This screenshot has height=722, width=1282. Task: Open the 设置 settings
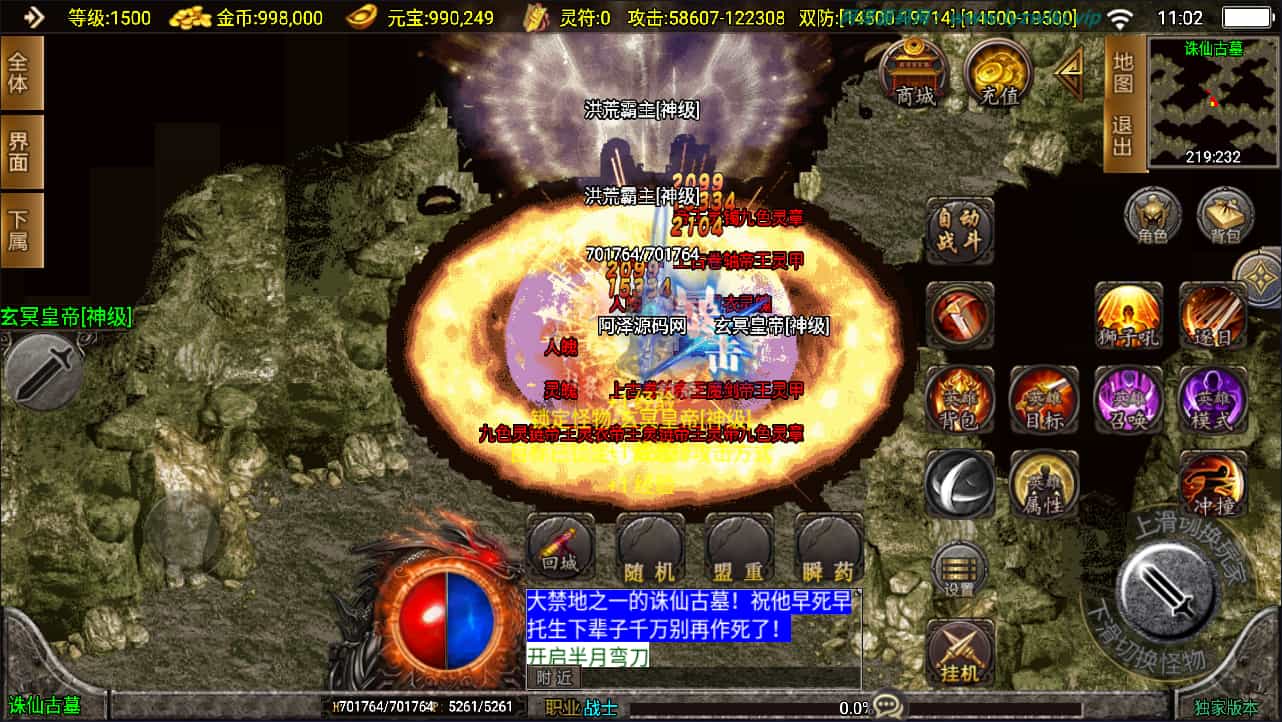click(960, 570)
